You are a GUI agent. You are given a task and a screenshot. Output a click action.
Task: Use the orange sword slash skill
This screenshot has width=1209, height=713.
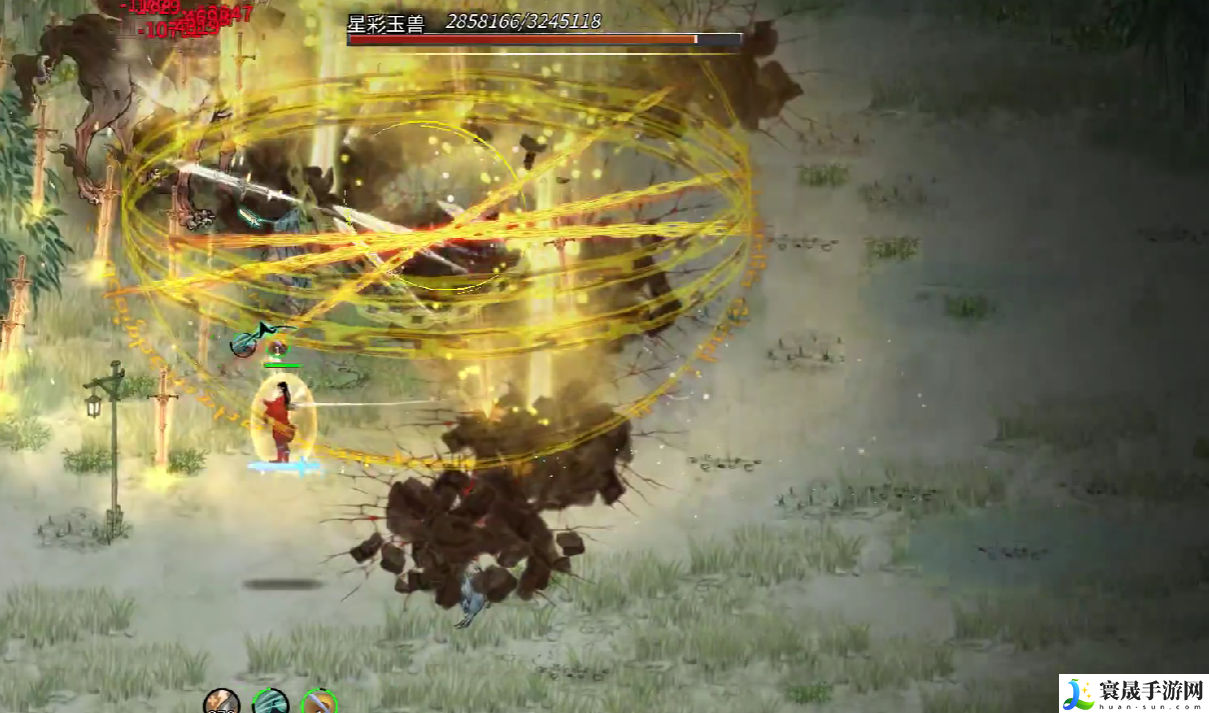319,703
